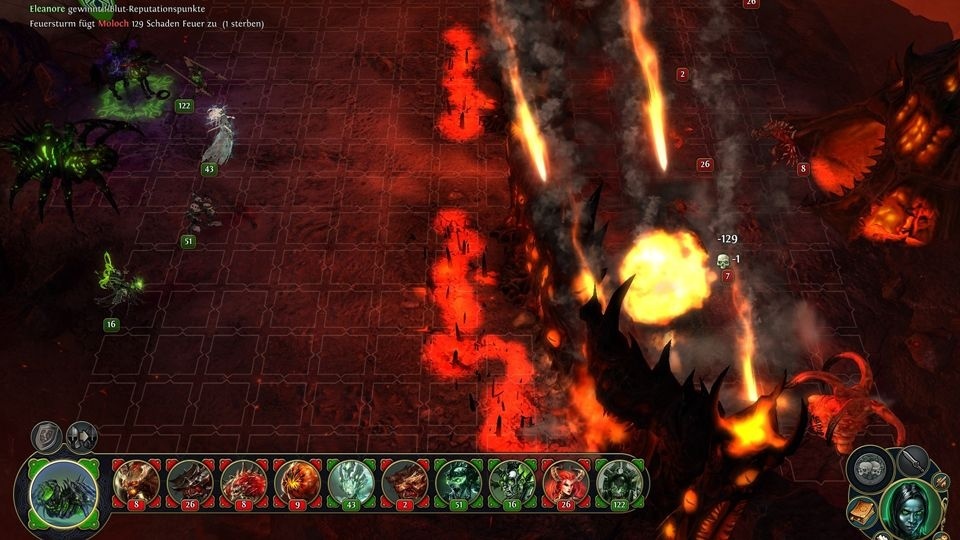Use the hero sword attack icon
960x540 pixels.
click(x=912, y=461)
